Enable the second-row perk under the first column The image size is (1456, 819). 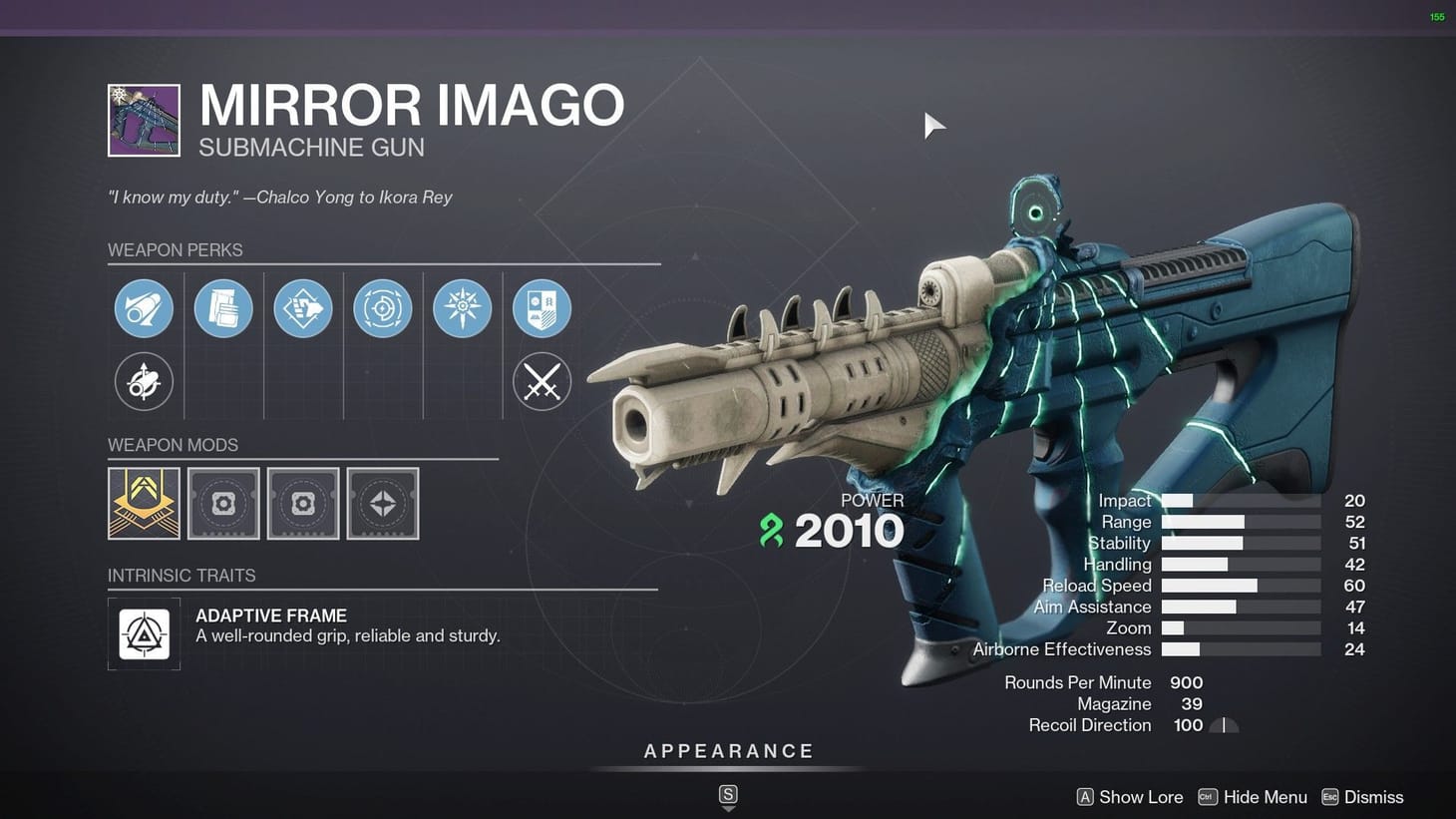144,381
